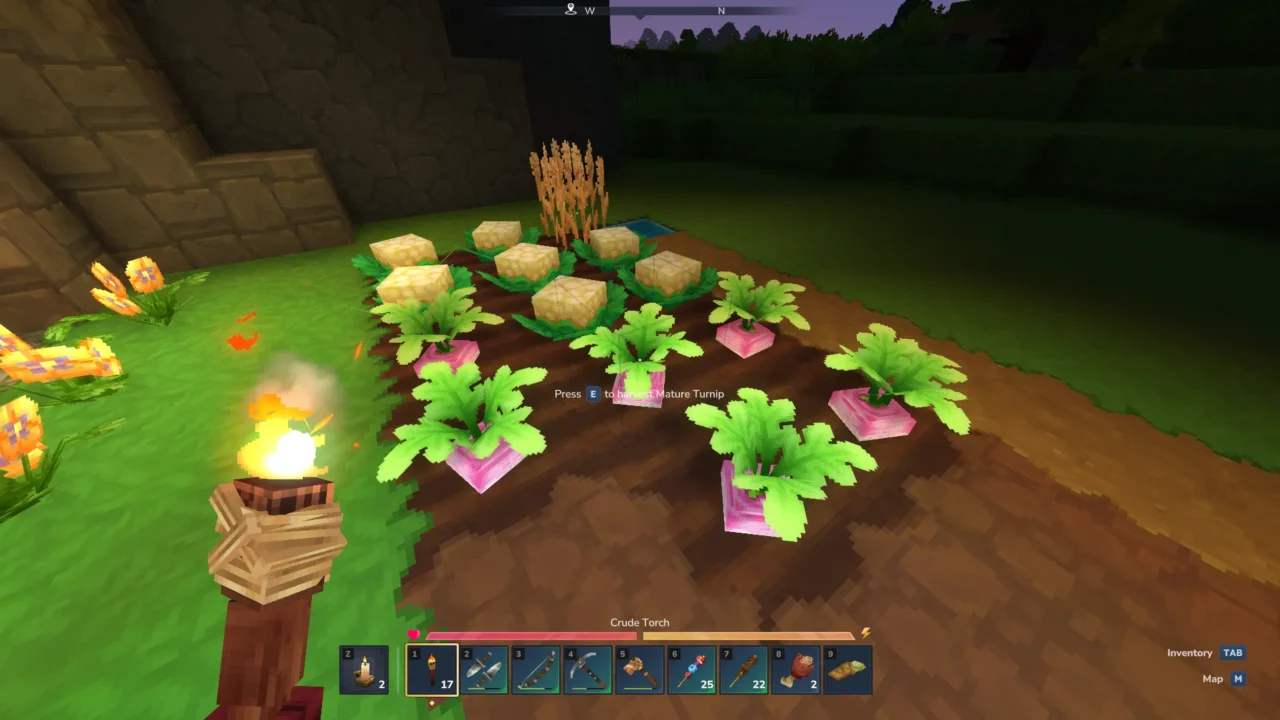
Task: Switch to the pickaxe slot
Action: click(x=588, y=670)
